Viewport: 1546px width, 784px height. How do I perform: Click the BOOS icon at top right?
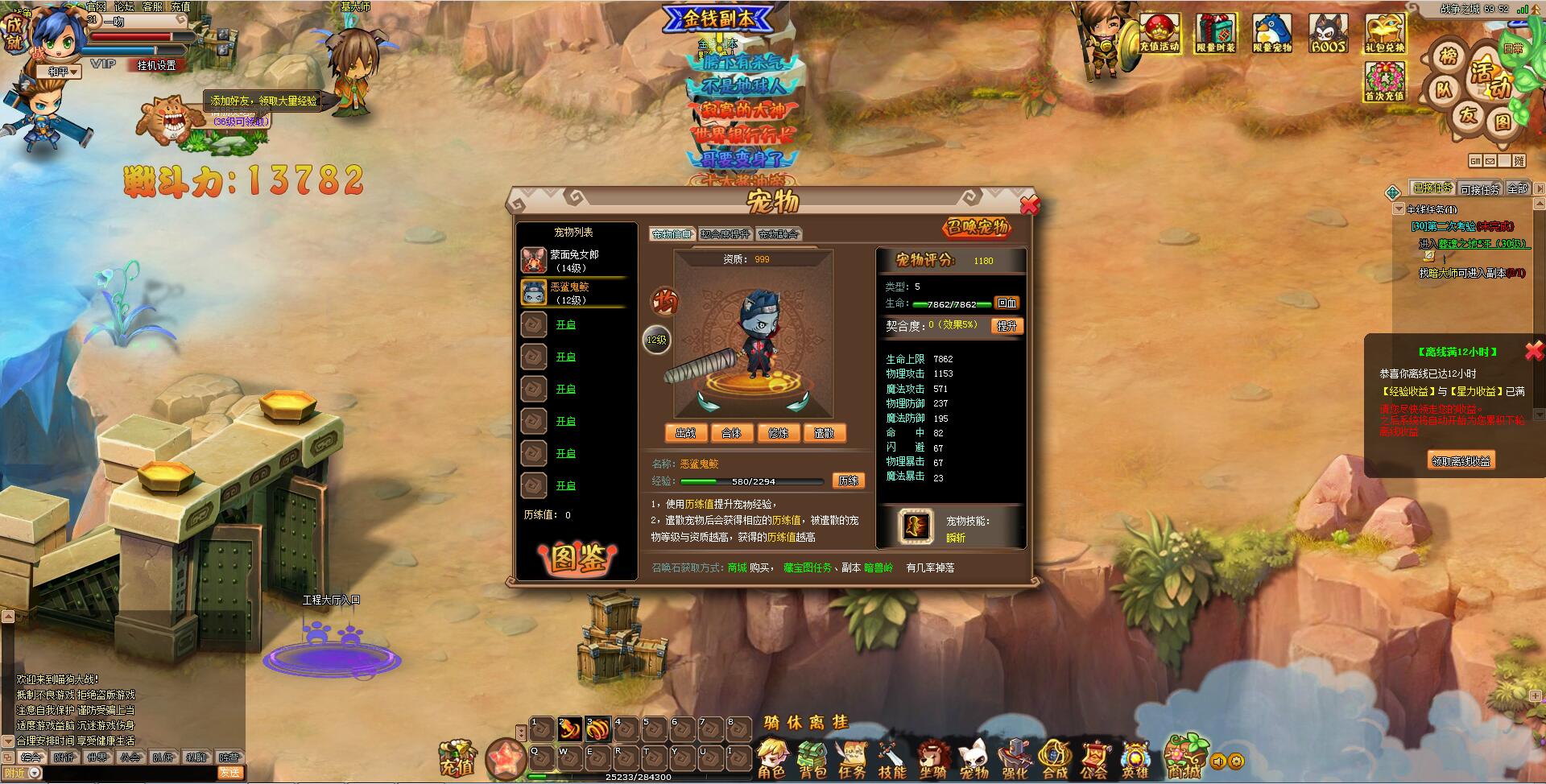coord(1329,32)
